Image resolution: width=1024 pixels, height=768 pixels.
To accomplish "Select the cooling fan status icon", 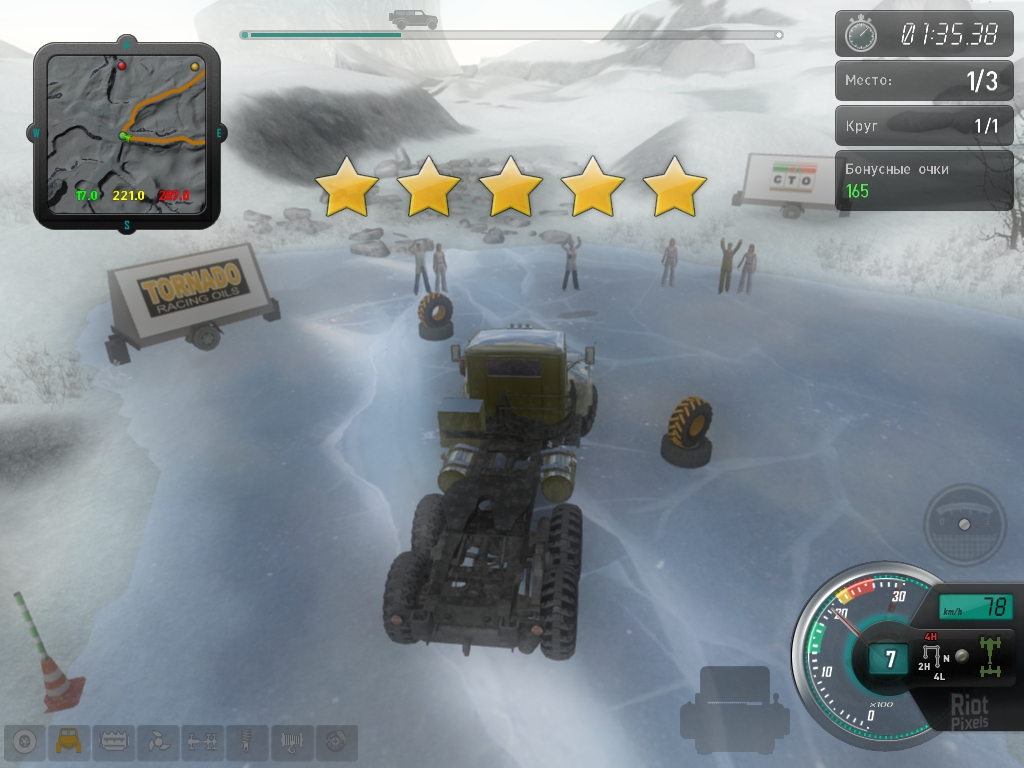I will pyautogui.click(x=156, y=742).
